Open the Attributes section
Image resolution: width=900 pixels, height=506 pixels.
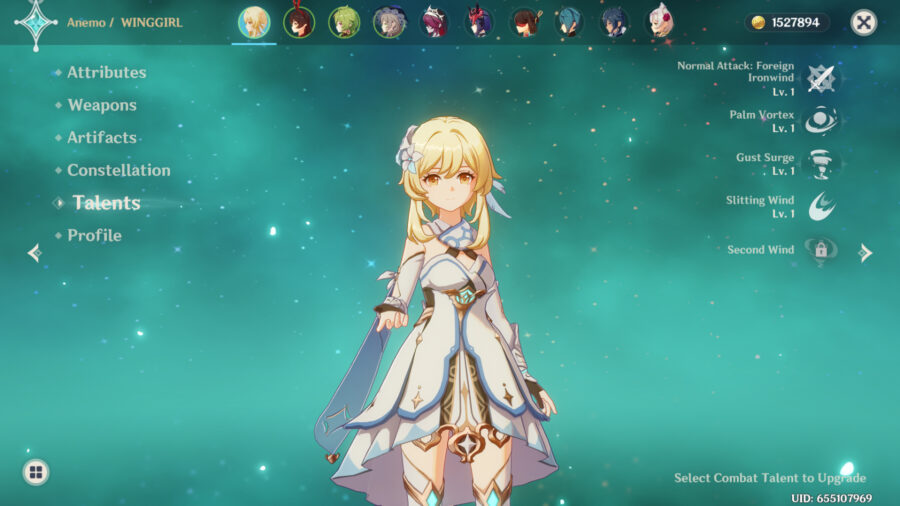(x=106, y=72)
